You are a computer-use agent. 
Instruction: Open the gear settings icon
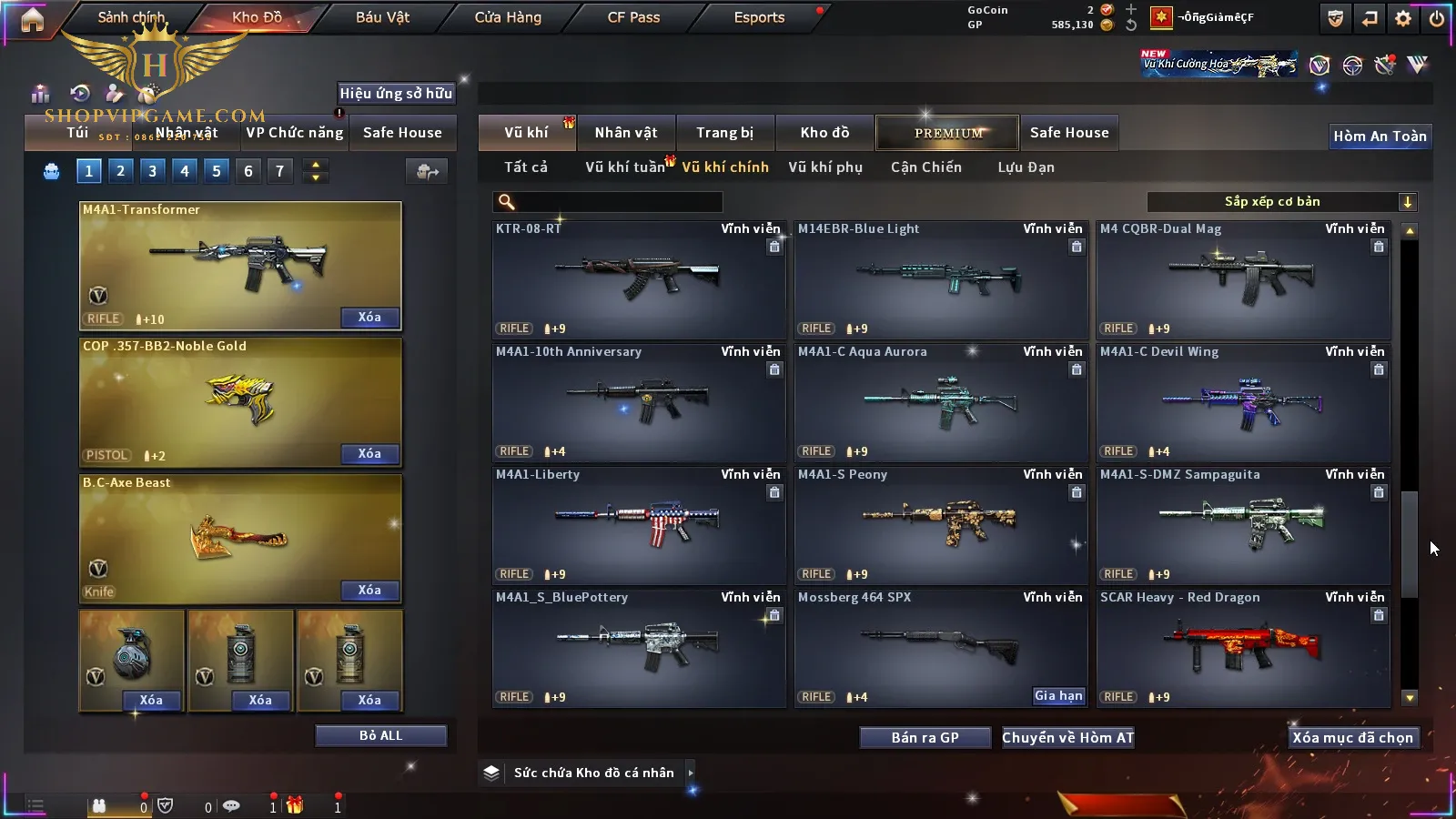point(1403,18)
